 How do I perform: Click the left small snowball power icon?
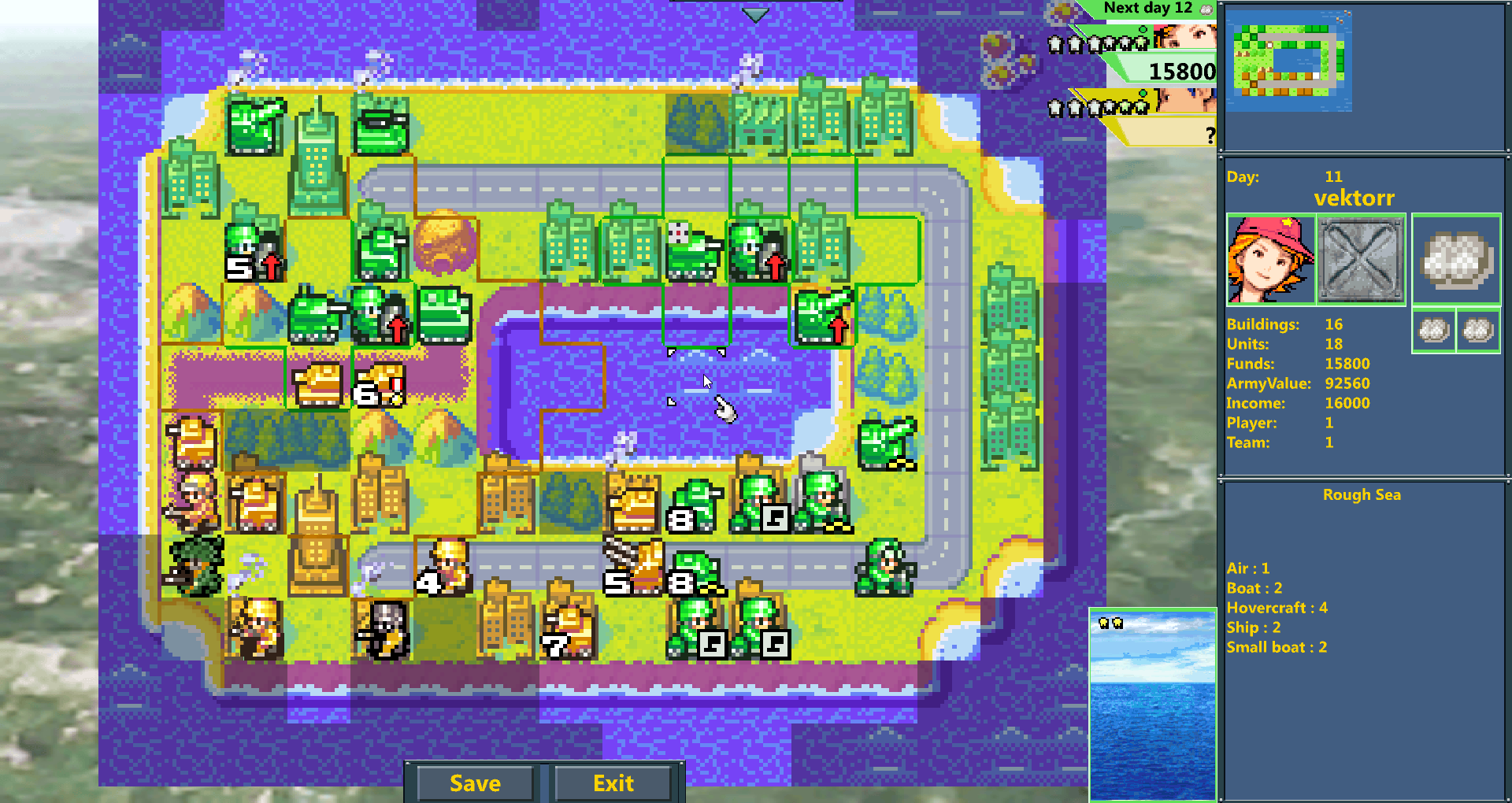[1434, 331]
